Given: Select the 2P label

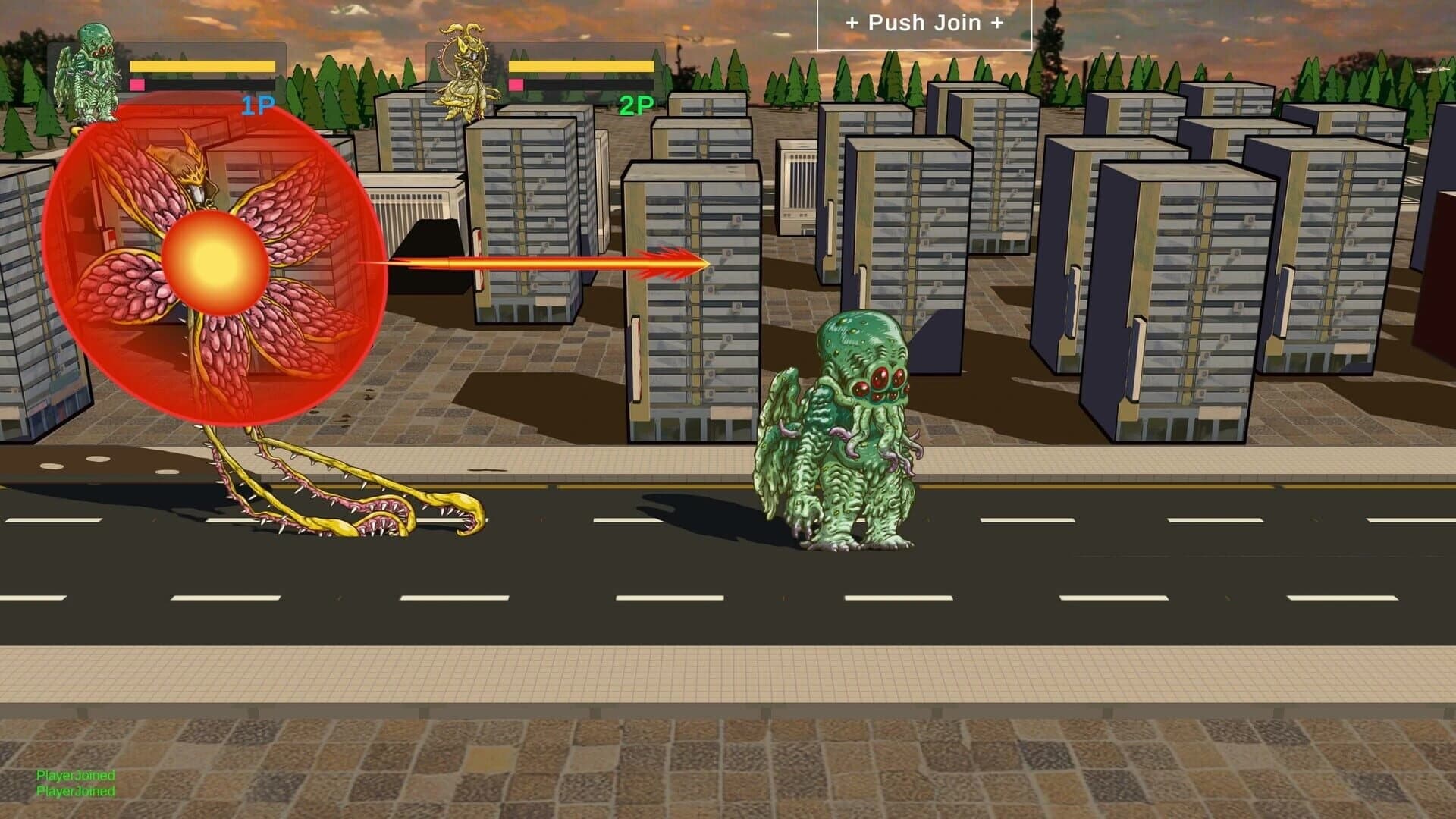Looking at the screenshot, I should (x=635, y=104).
